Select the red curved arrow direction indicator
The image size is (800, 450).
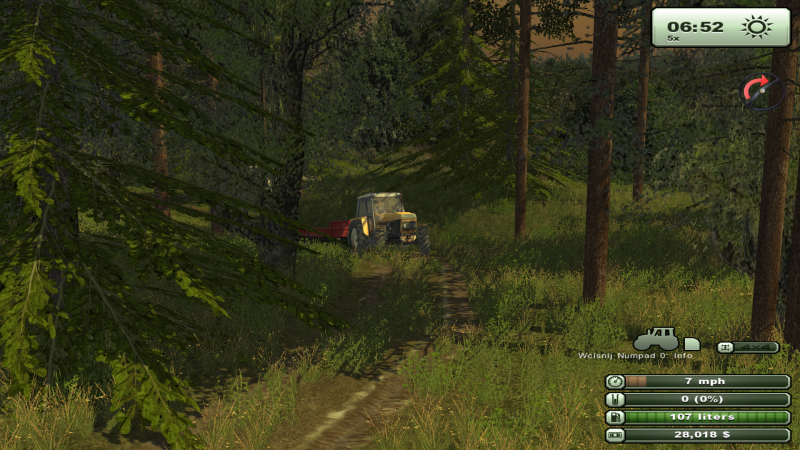pyautogui.click(x=760, y=90)
